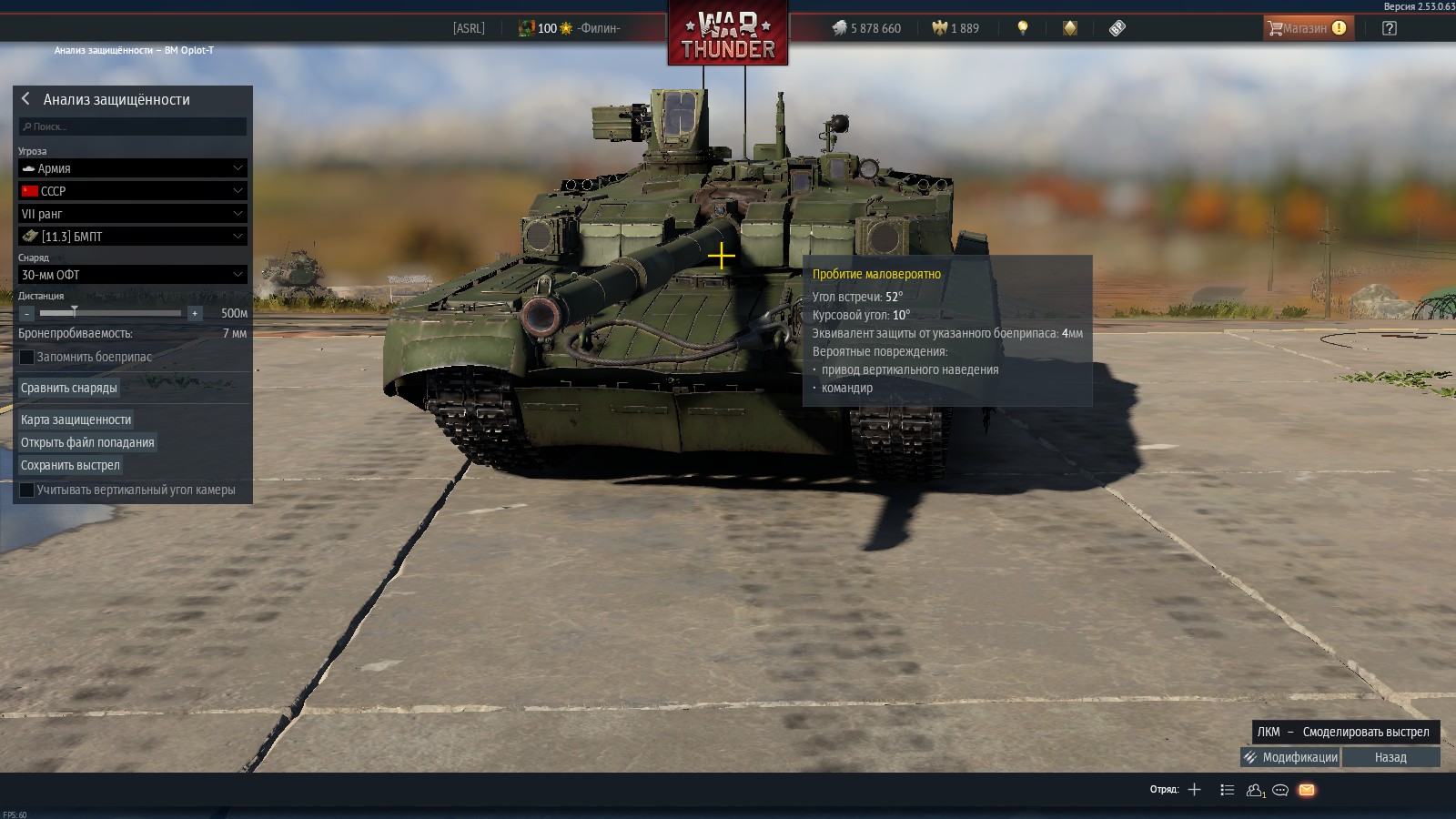Image resolution: width=1456 pixels, height=819 pixels.
Task: Go back from Анализ защищённости panel
Action: (x=25, y=98)
